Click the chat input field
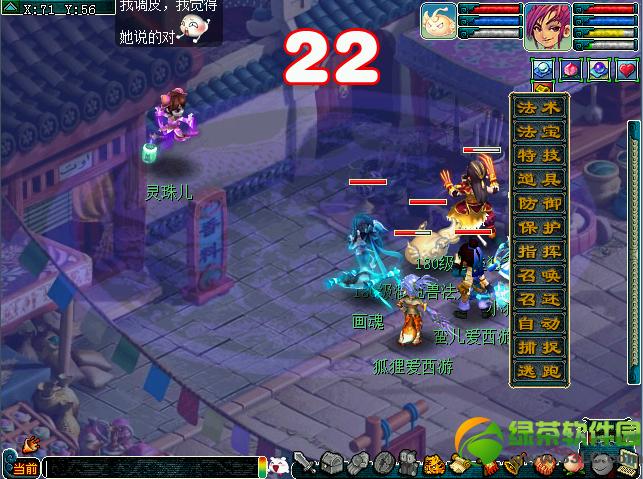 pyautogui.click(x=150, y=467)
